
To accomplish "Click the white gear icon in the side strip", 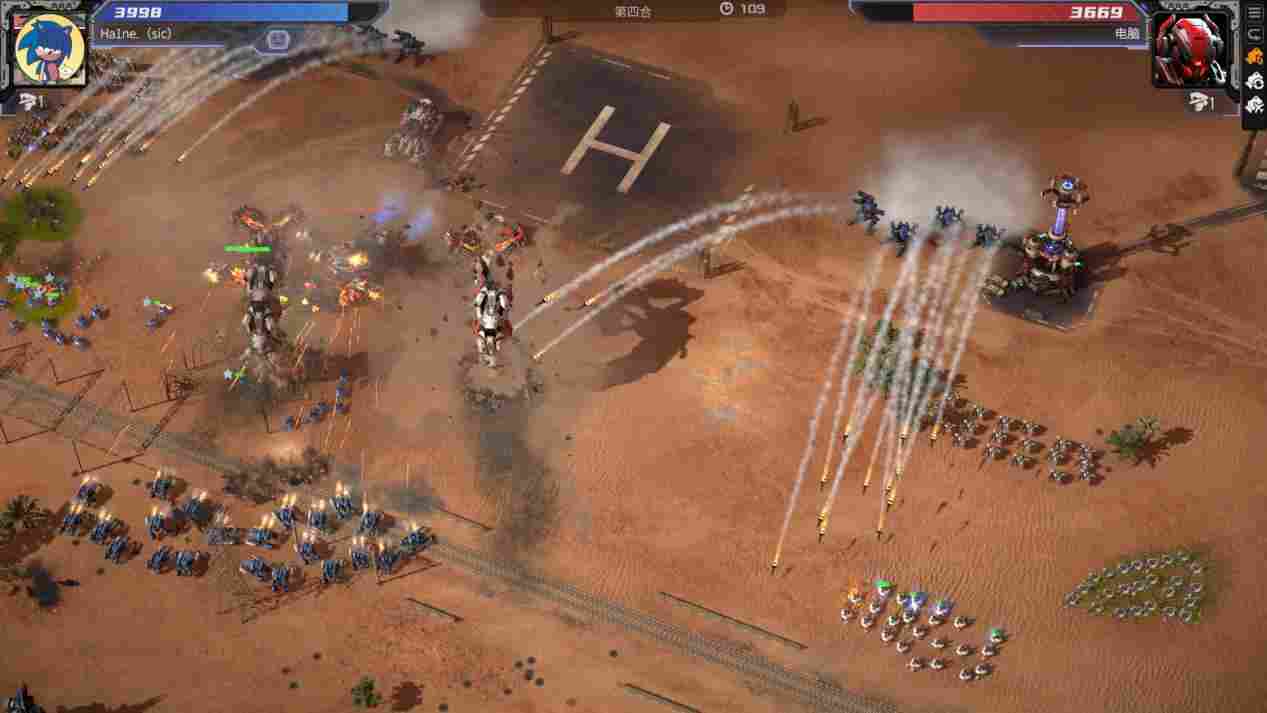I will click(1255, 81).
